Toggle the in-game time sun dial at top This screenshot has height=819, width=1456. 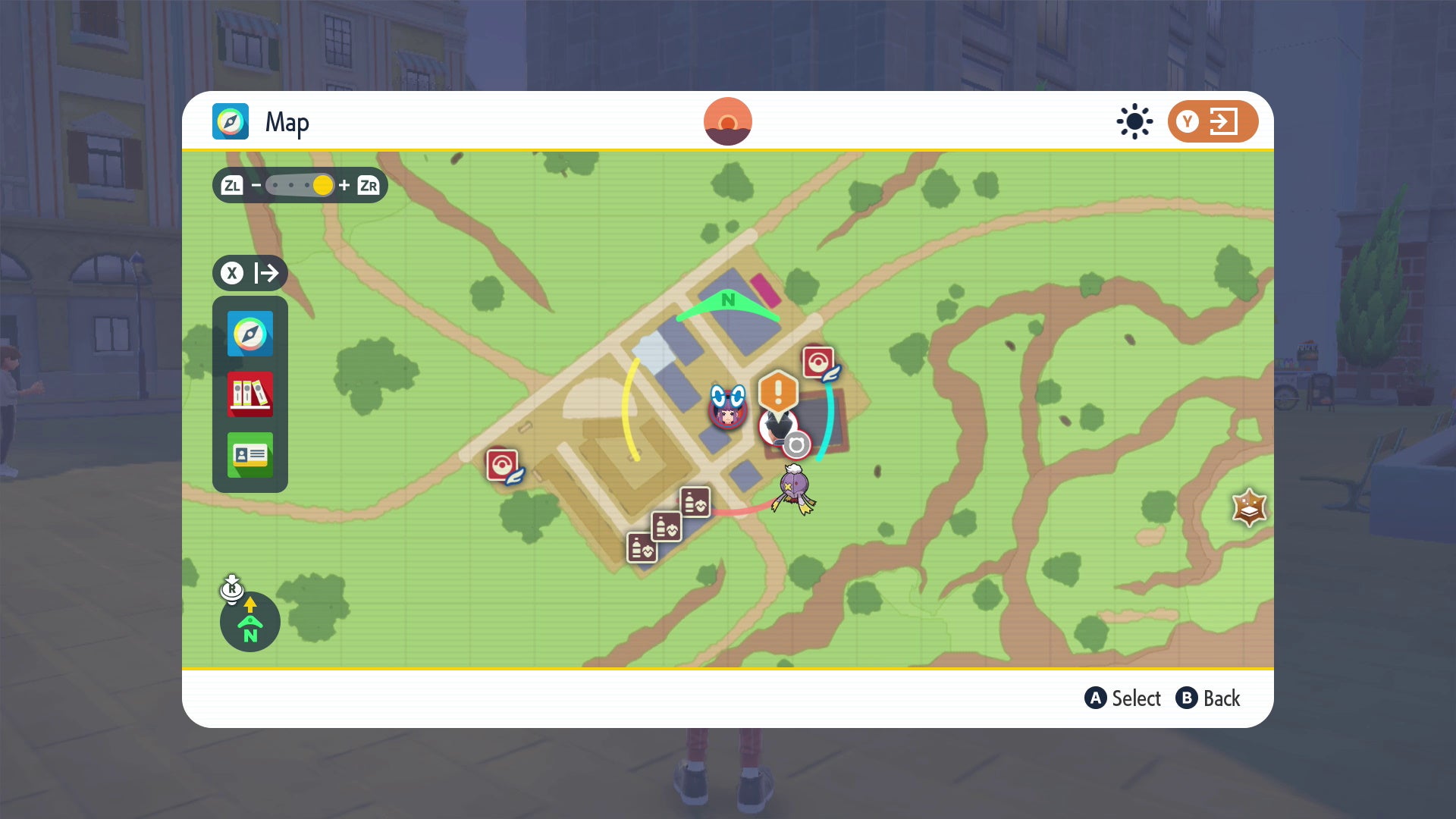coord(729,120)
